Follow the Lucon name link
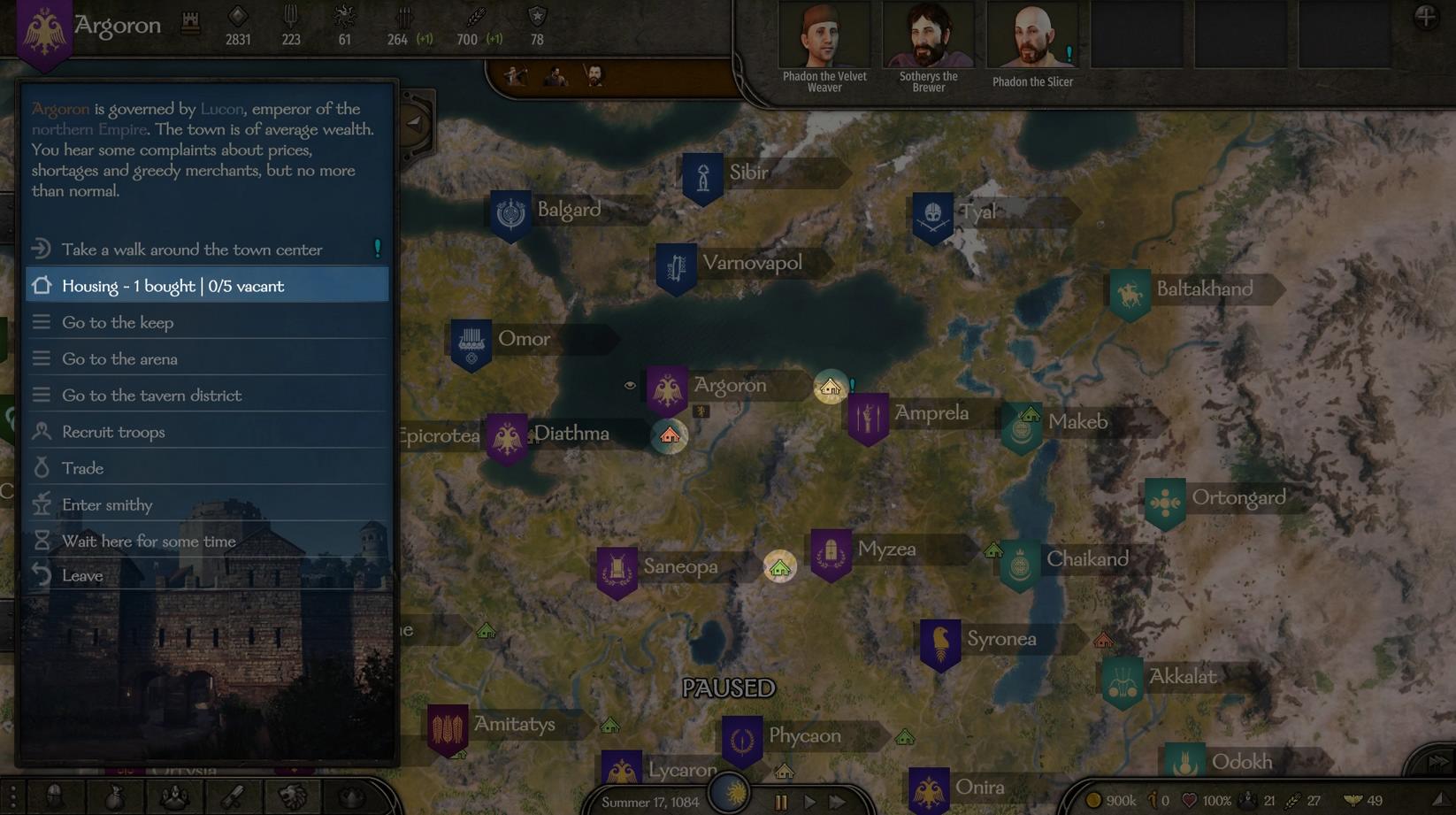 221,109
